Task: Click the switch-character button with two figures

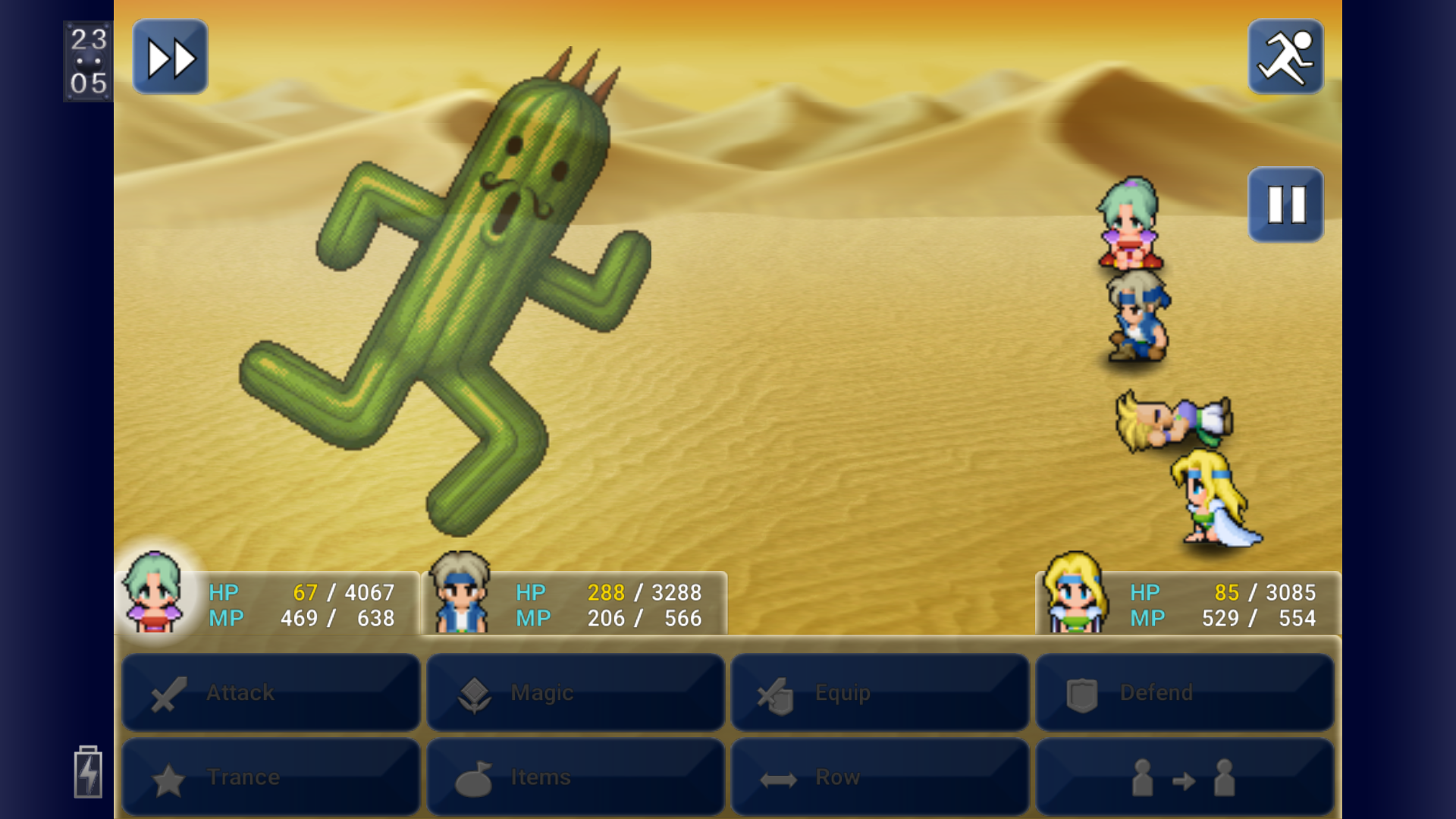Action: [x=1185, y=777]
